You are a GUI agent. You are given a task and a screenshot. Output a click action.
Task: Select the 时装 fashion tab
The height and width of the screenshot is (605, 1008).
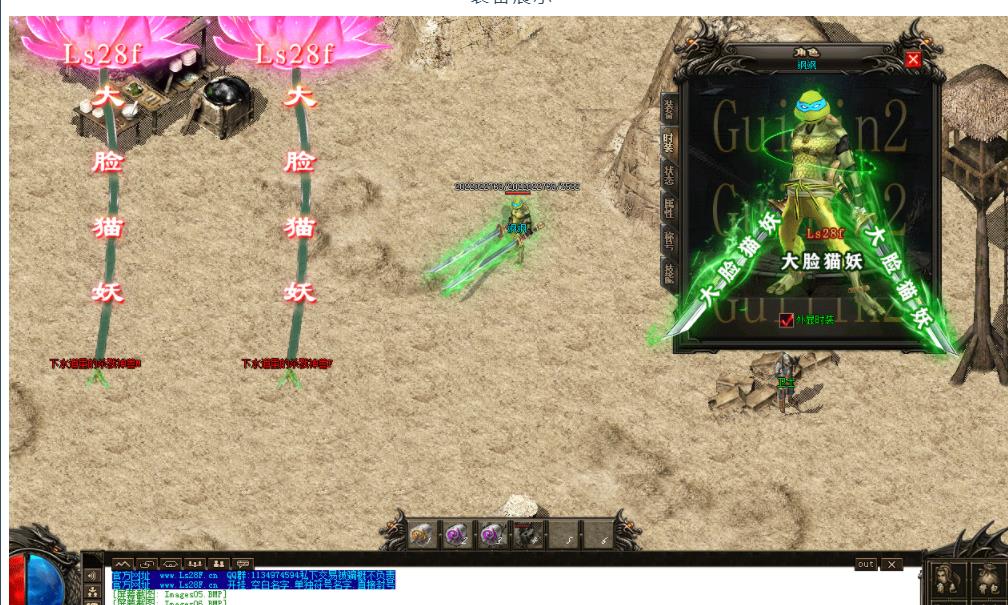pos(669,142)
